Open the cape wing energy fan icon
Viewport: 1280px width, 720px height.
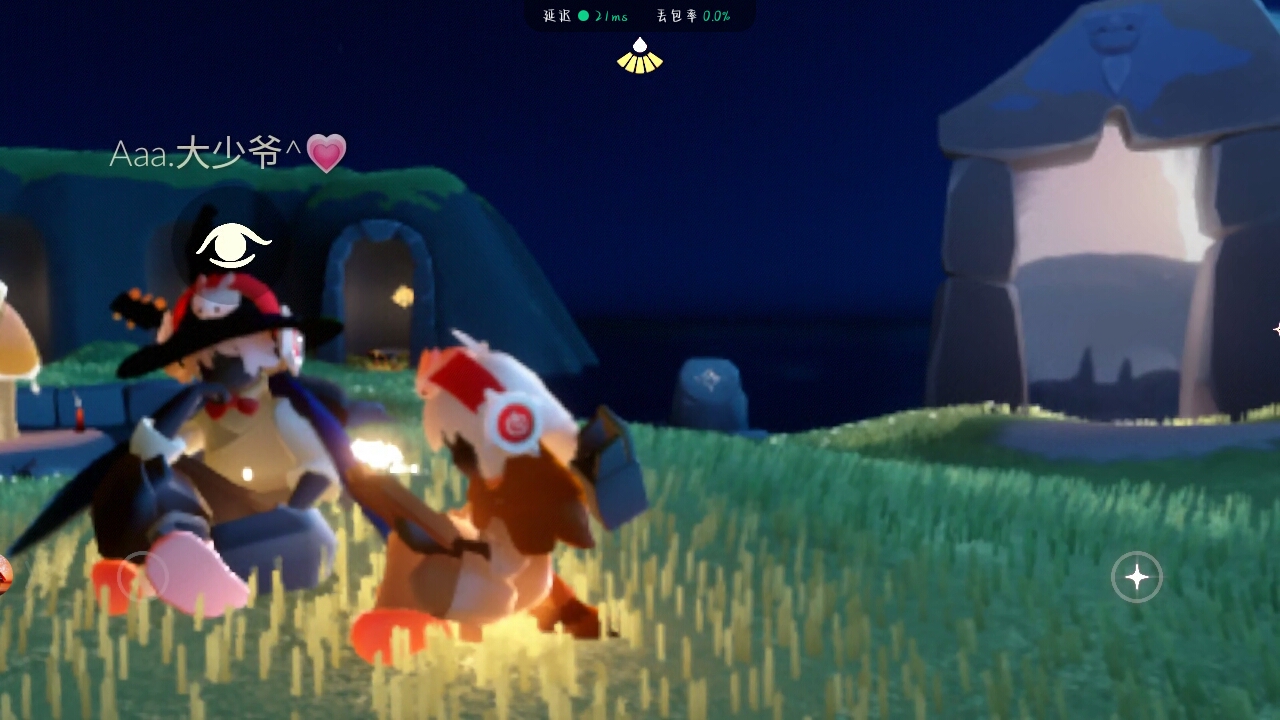point(640,57)
